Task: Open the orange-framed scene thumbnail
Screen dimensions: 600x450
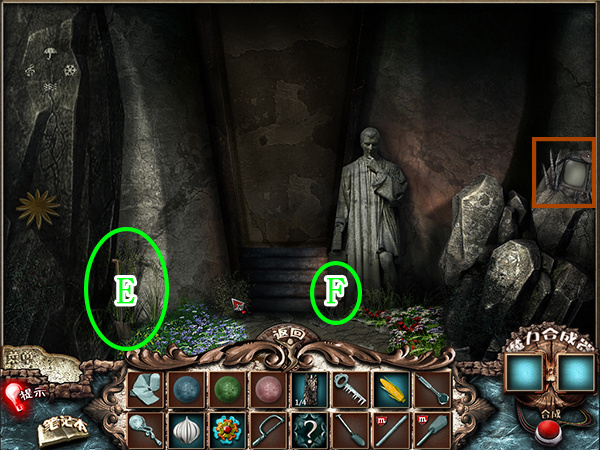Action: click(x=565, y=172)
